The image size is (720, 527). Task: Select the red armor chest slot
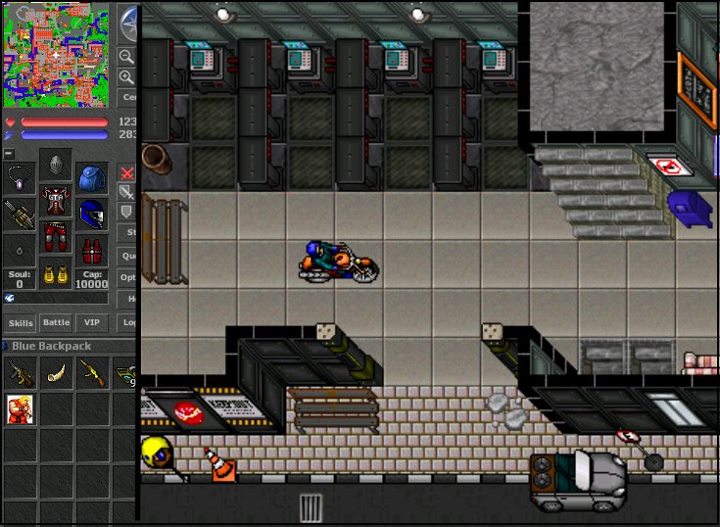56,204
